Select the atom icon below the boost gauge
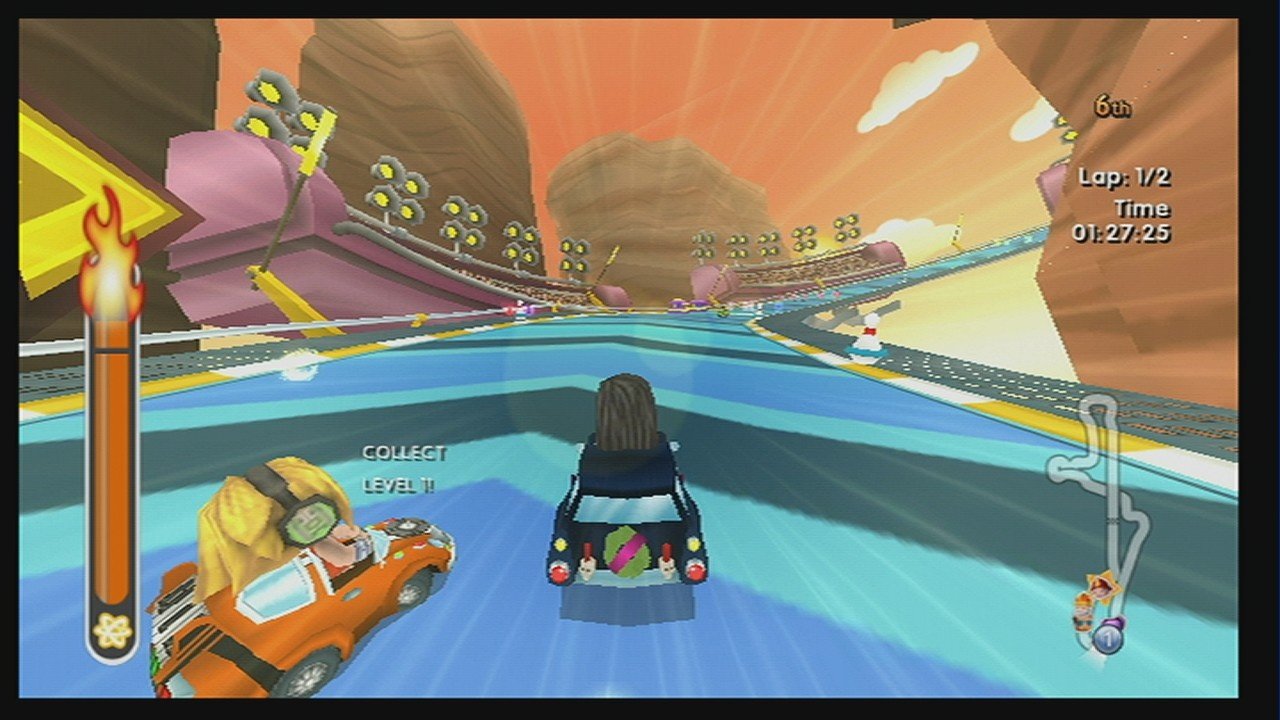 tap(113, 629)
